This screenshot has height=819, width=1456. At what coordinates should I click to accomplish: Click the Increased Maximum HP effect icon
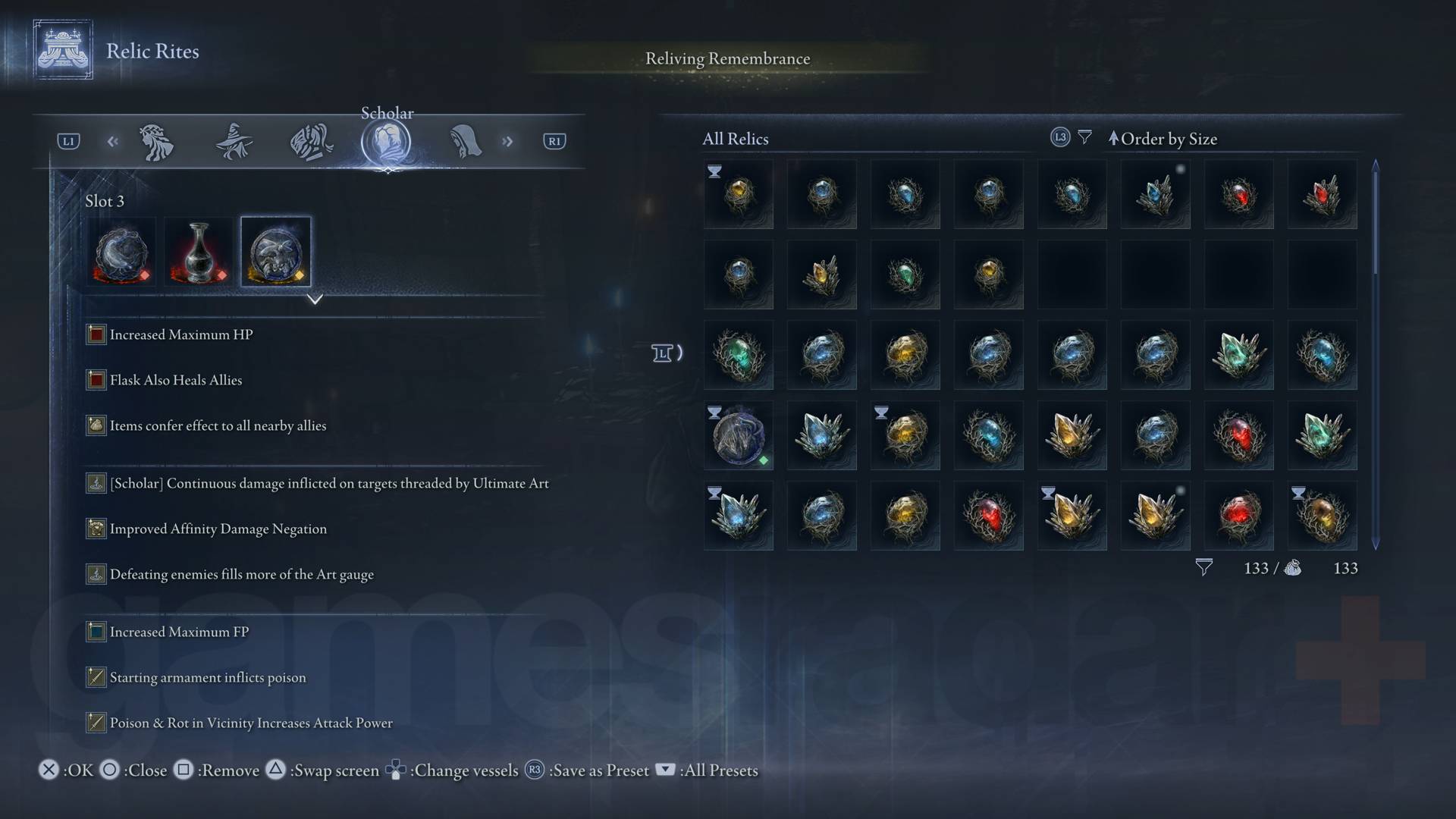coord(96,334)
